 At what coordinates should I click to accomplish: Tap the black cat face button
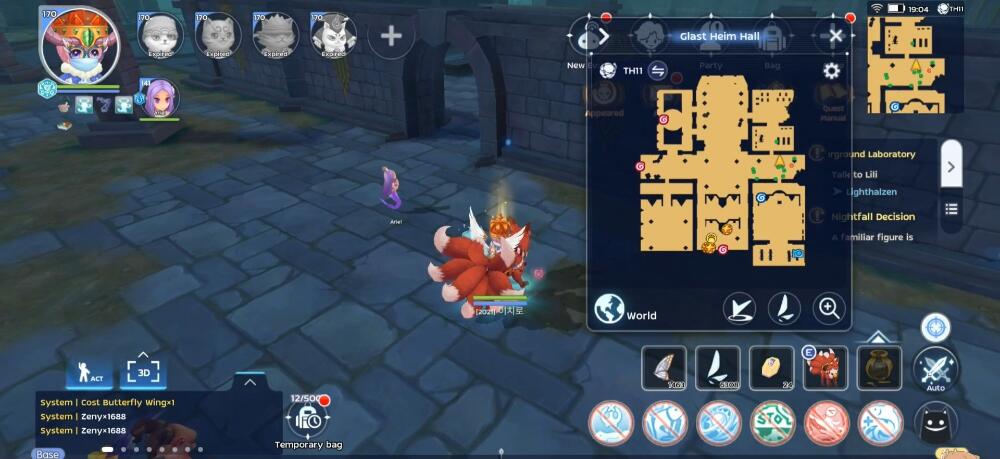click(935, 423)
